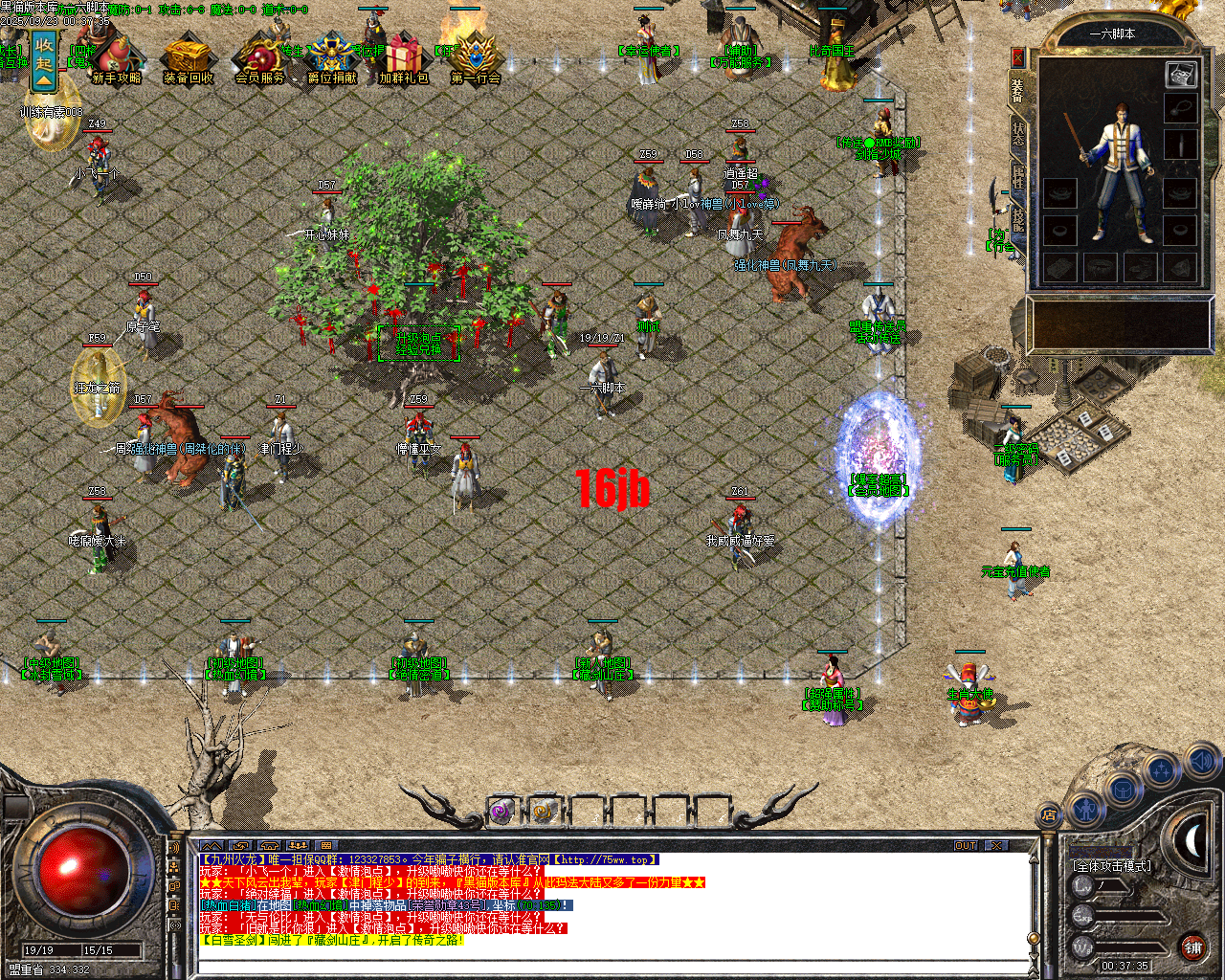
Task: Click the 第一行会 first guild badge icon
Action: coord(475,56)
